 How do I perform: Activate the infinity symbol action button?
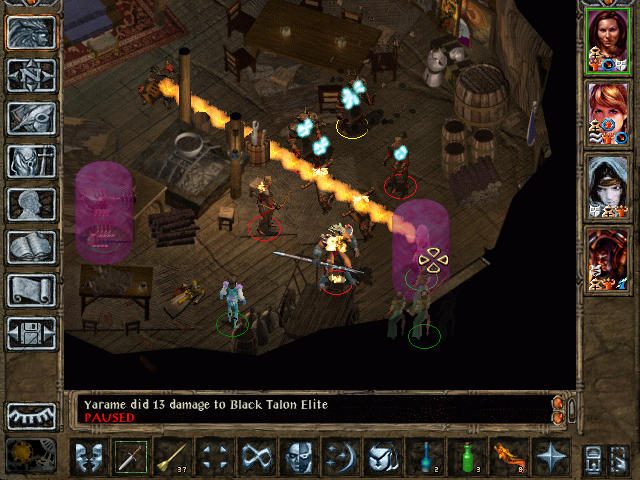pyautogui.click(x=257, y=457)
